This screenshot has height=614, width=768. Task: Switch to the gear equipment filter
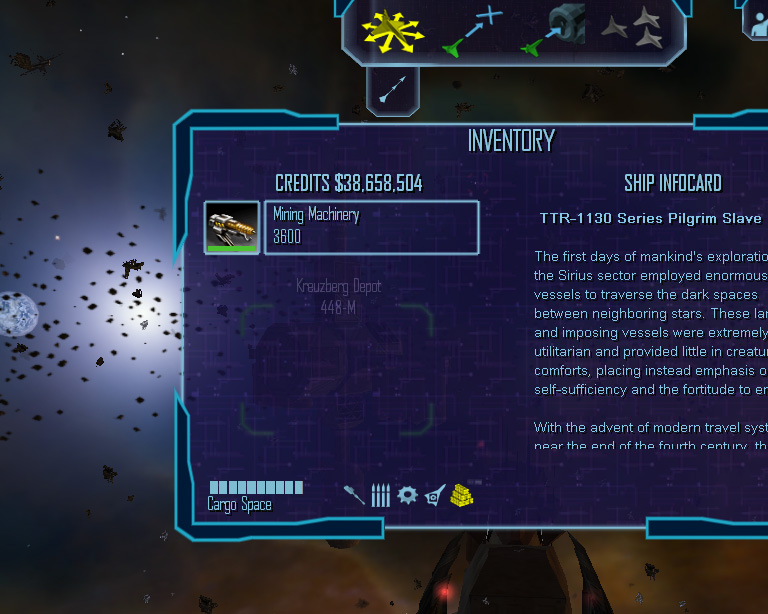[407, 495]
